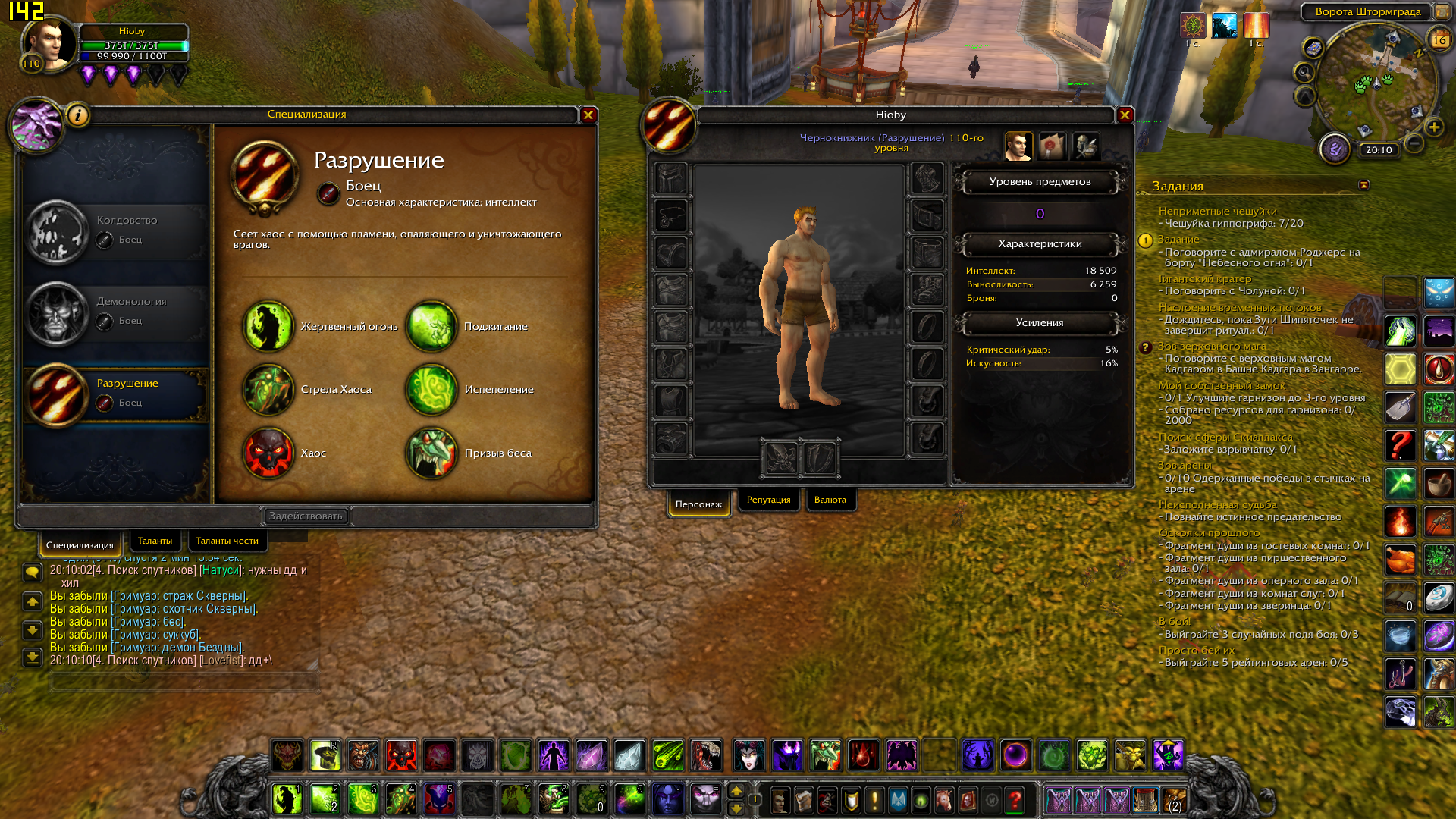Zoom in on the minimap
The width and height of the screenshot is (1456, 819).
click(x=1433, y=127)
